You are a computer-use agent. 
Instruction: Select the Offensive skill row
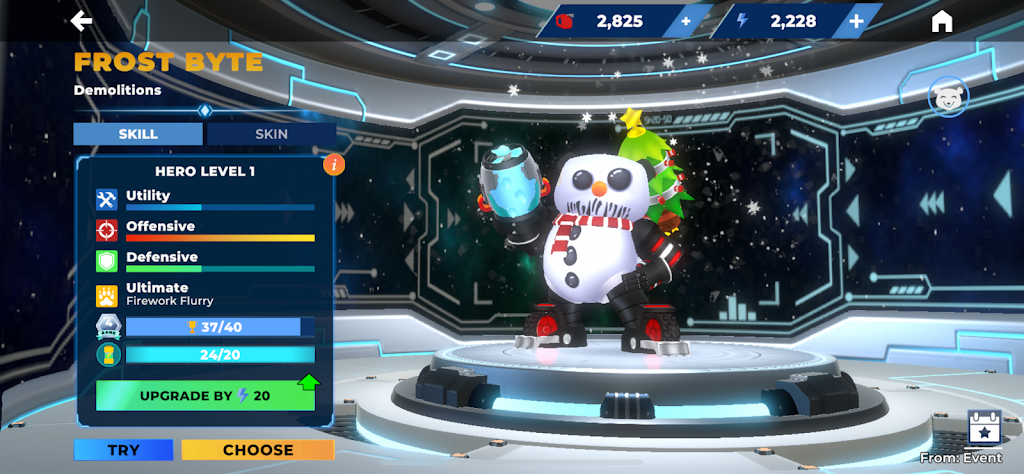click(x=205, y=230)
